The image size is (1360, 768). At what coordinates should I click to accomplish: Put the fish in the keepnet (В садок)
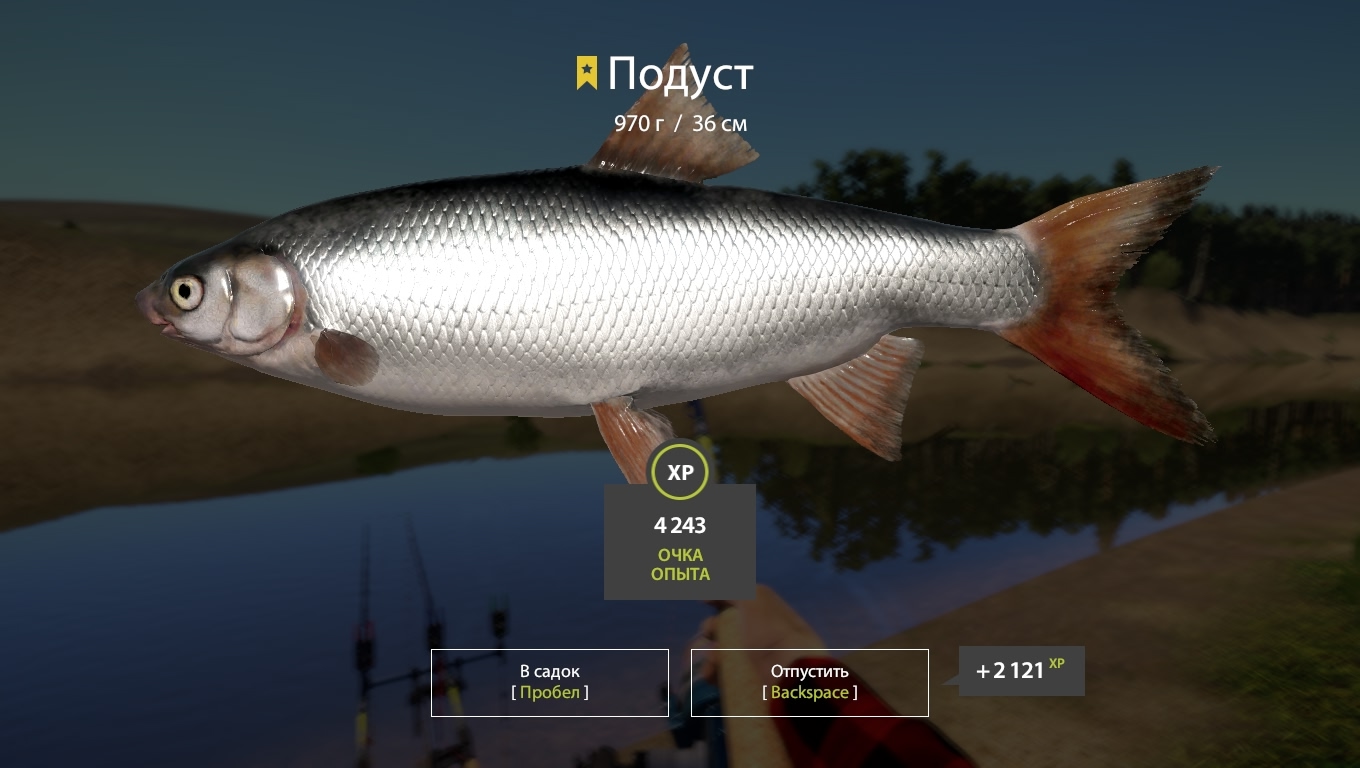(549, 682)
